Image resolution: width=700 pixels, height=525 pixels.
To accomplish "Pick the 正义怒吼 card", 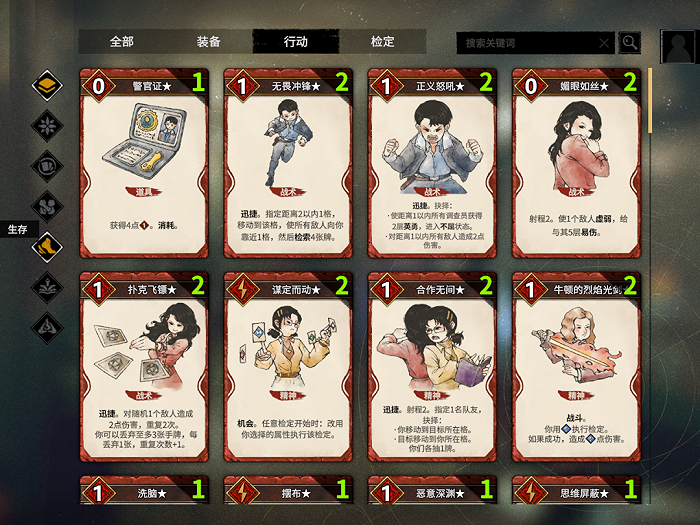I will tap(432, 162).
